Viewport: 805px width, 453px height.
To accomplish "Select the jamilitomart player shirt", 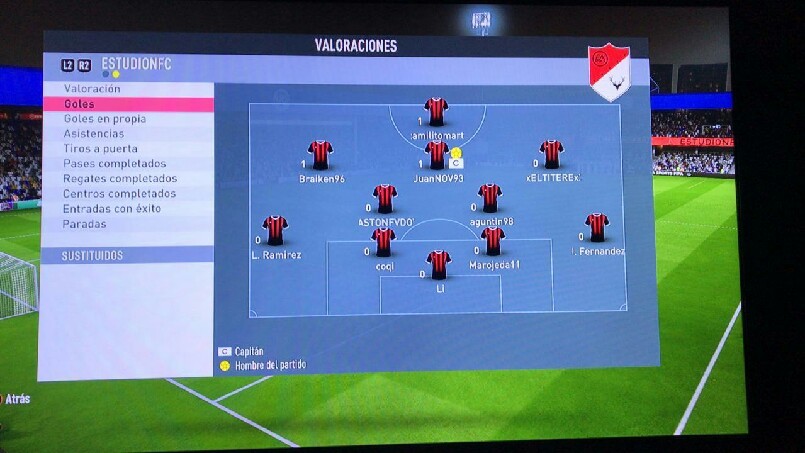I will [x=435, y=110].
